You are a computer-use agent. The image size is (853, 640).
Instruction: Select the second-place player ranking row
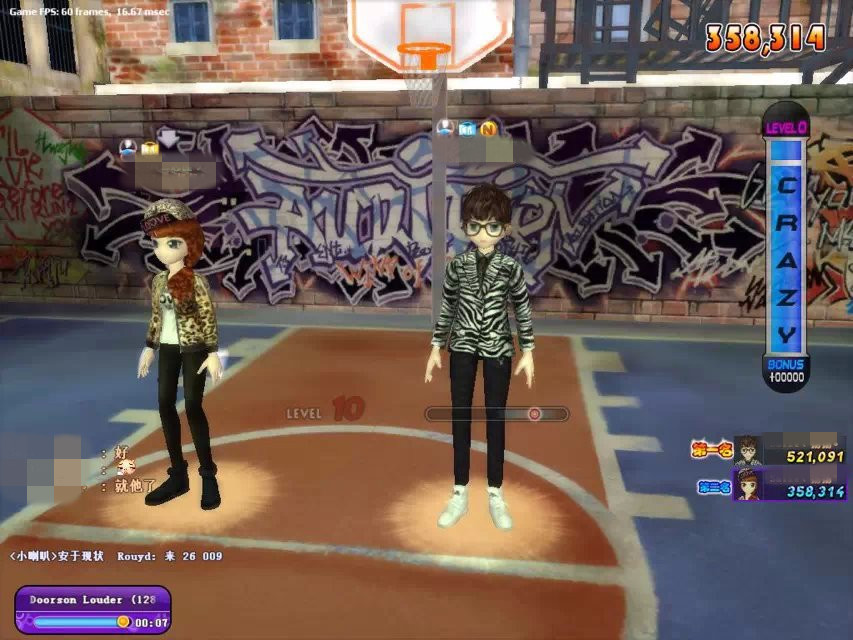tap(768, 488)
